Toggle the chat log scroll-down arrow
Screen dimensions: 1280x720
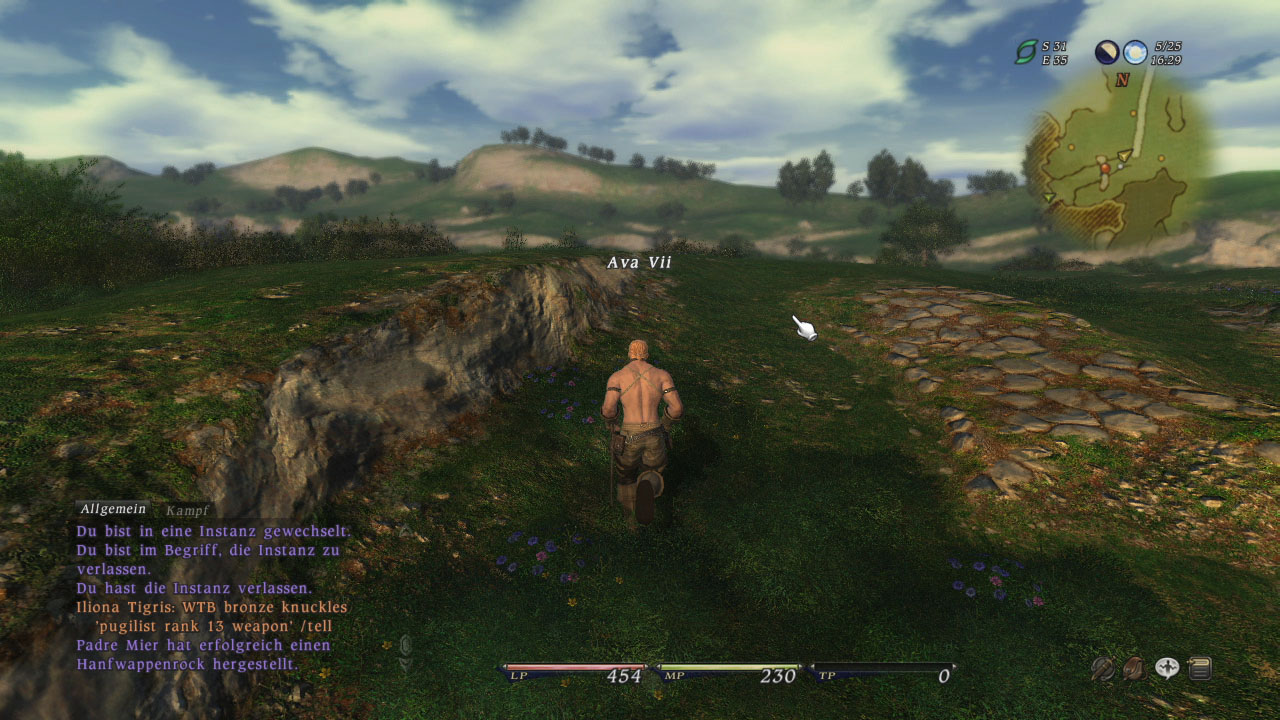(405, 662)
